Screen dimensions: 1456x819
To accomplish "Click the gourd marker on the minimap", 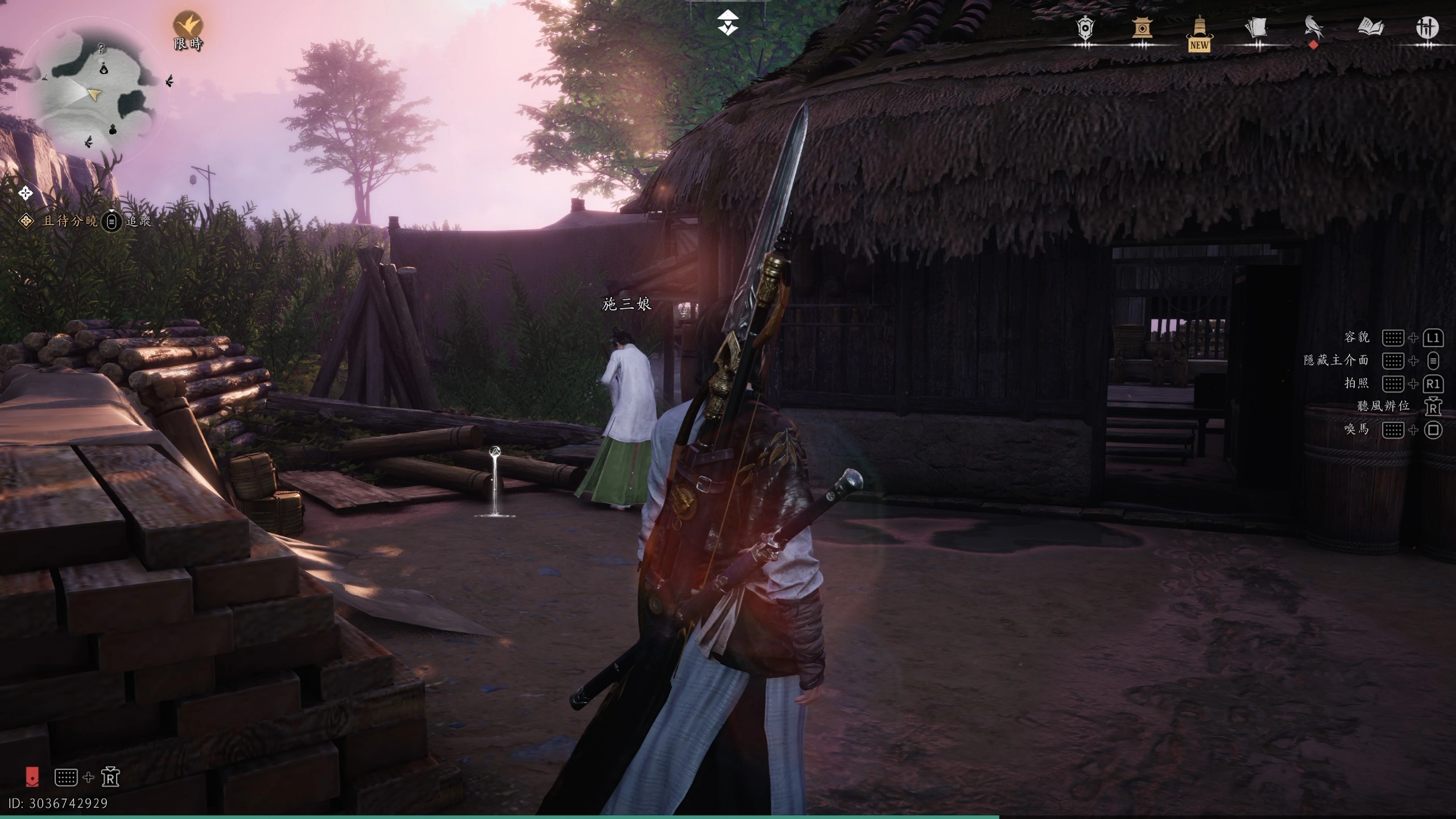I will pyautogui.click(x=113, y=130).
